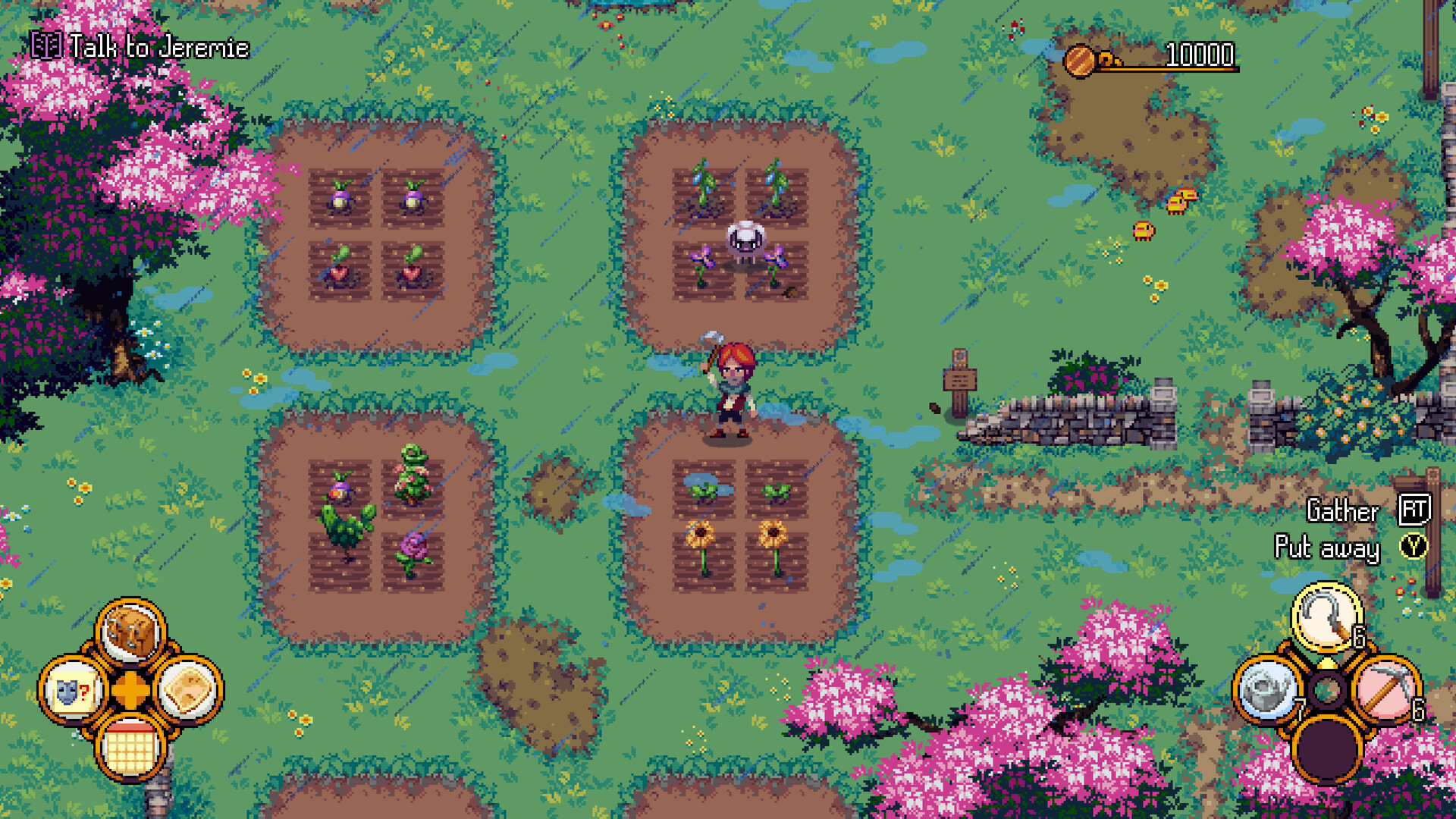
Task: Click the quest journal icon near Talk to Jeremie
Action: [47, 47]
